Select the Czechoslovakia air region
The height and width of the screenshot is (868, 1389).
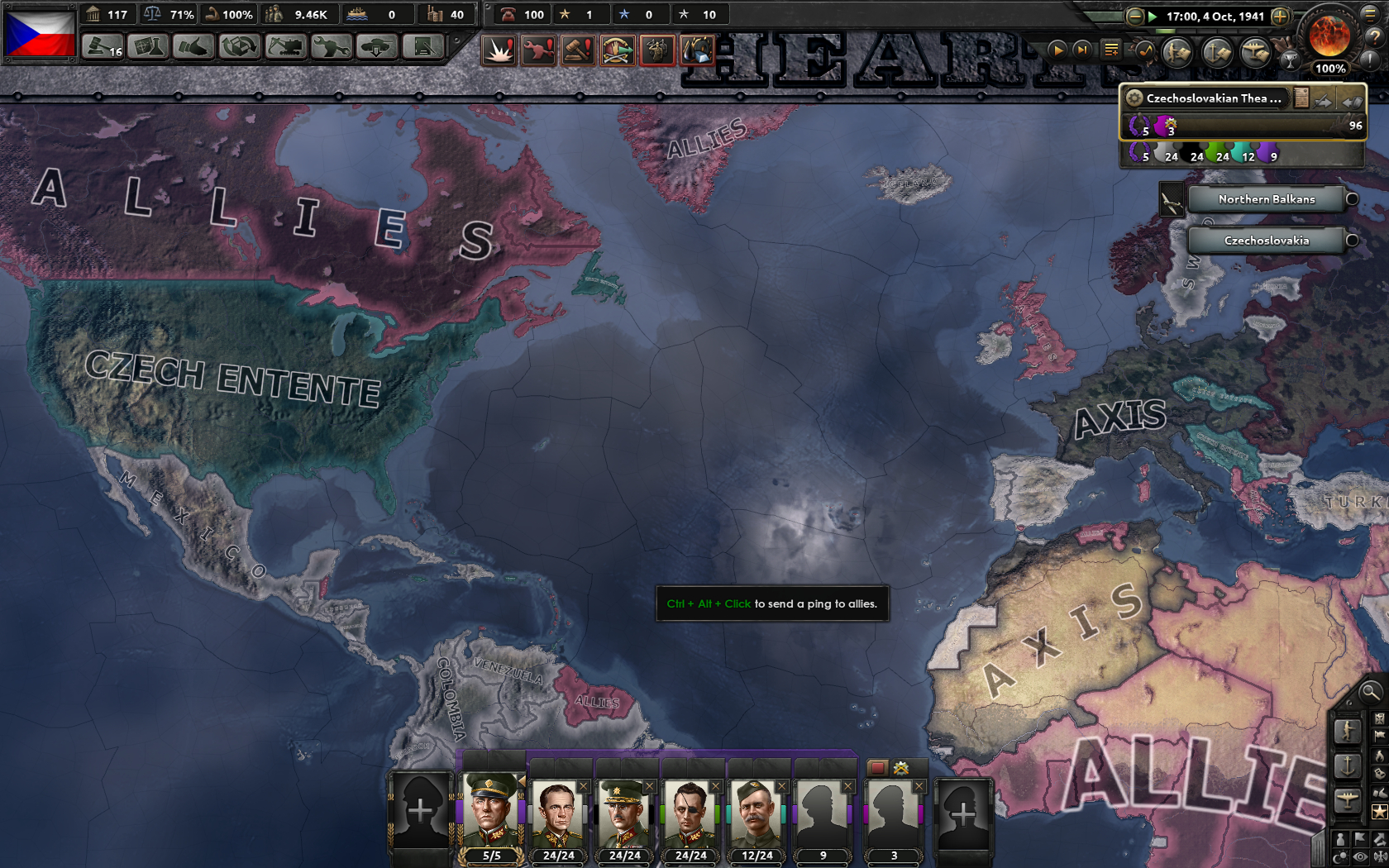tap(1265, 241)
